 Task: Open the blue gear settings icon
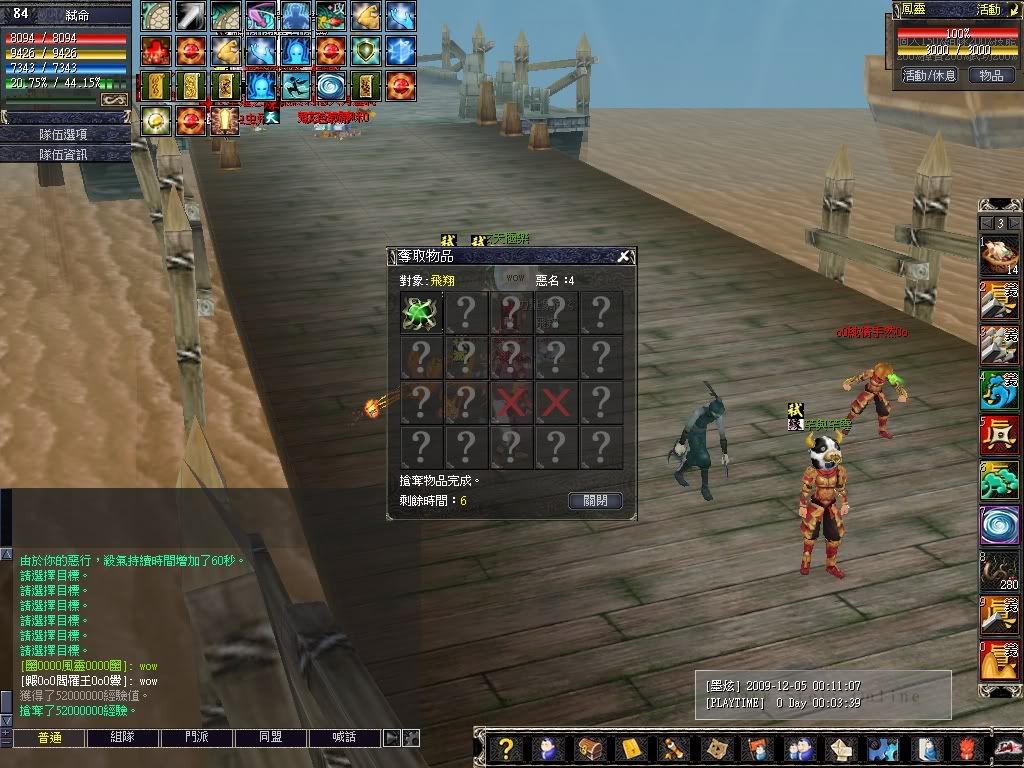tap(882, 748)
